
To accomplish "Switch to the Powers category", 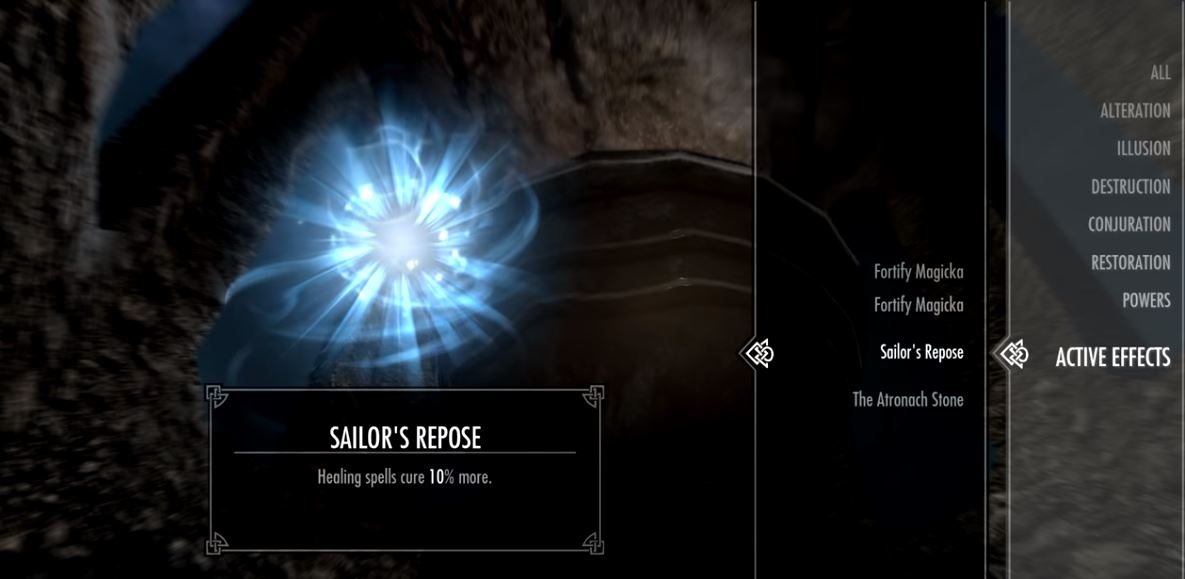I will click(1145, 301).
